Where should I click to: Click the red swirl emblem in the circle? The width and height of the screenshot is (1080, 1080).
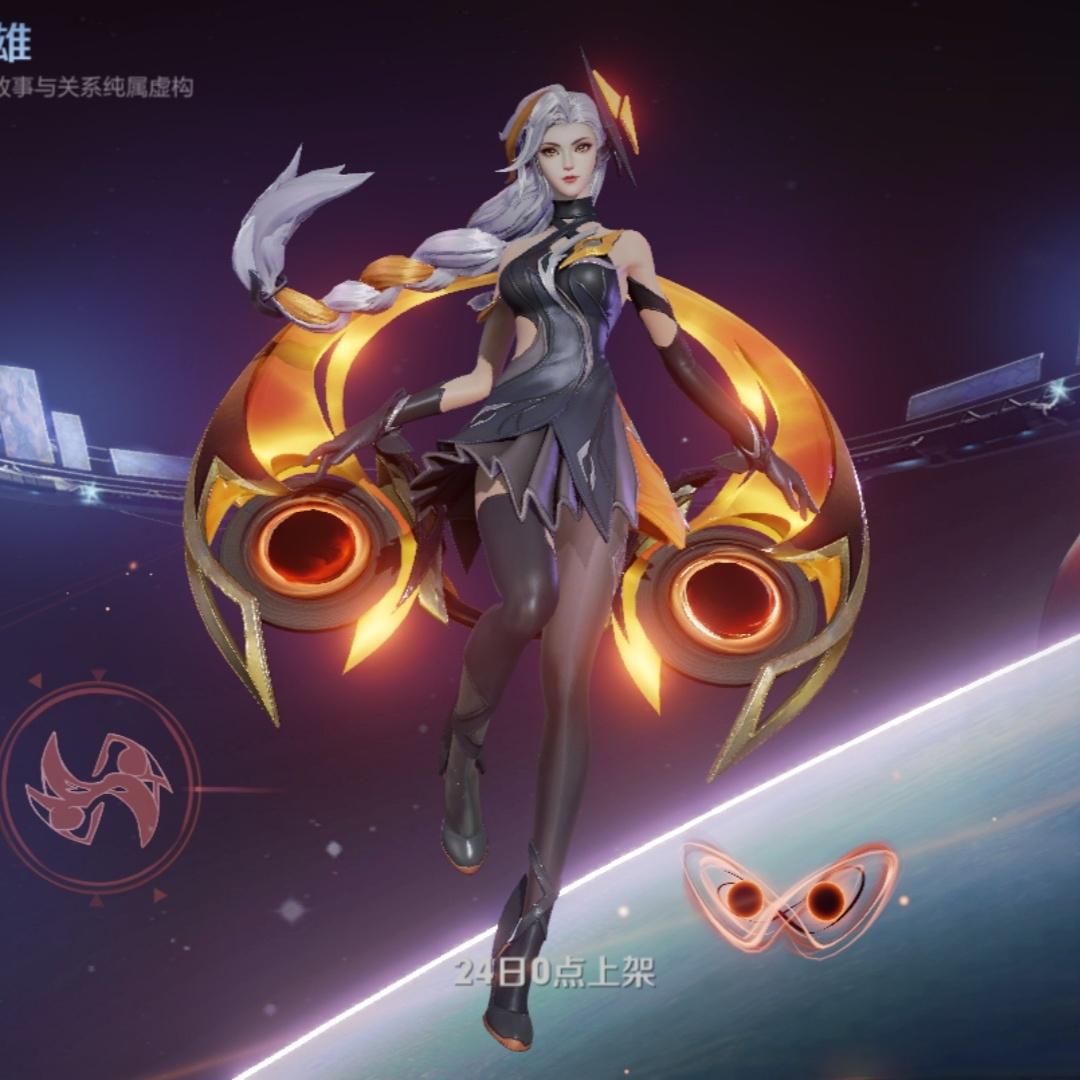tap(99, 786)
